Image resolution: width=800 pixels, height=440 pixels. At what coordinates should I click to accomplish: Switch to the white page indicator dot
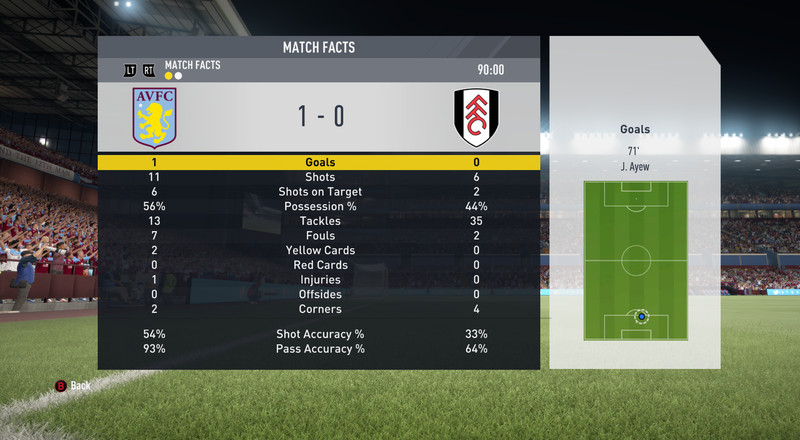[178, 75]
